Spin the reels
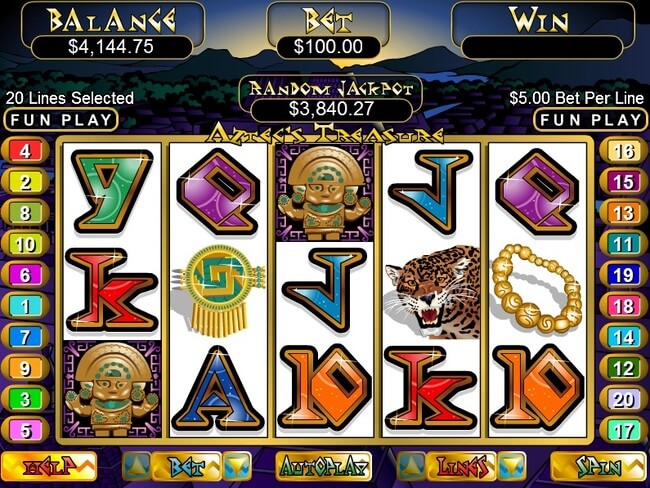The height and width of the screenshot is (488, 650). [x=599, y=465]
